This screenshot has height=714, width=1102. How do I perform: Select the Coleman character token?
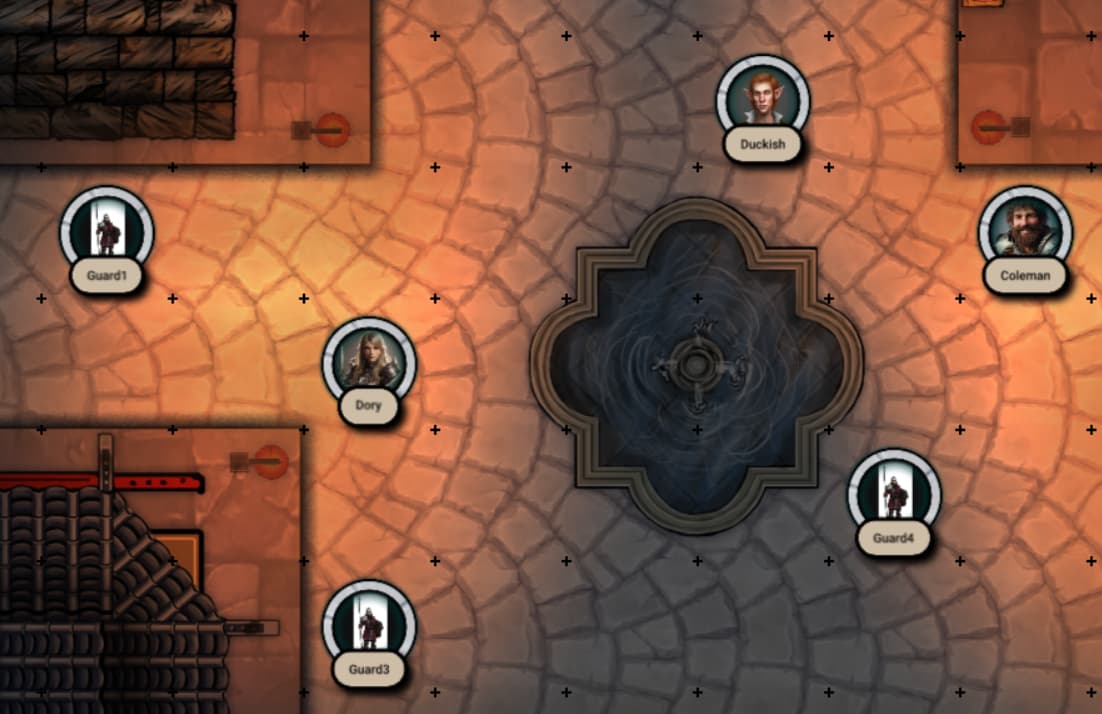point(1025,232)
